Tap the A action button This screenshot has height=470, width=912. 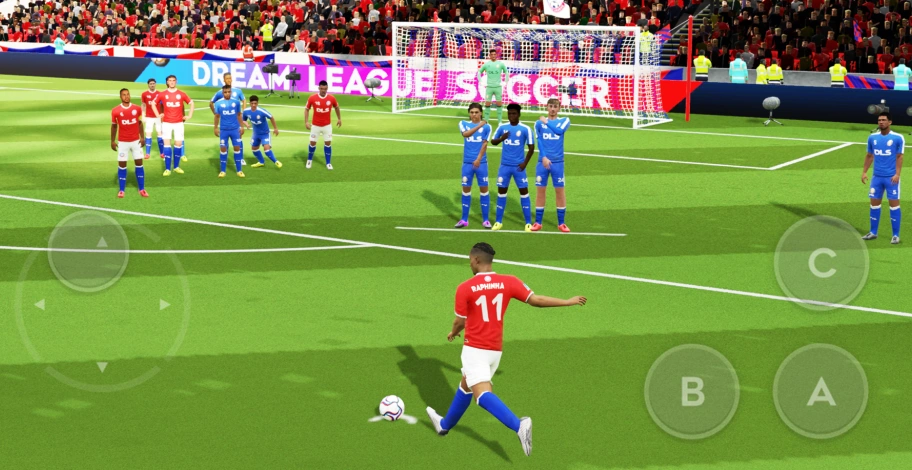pos(820,391)
